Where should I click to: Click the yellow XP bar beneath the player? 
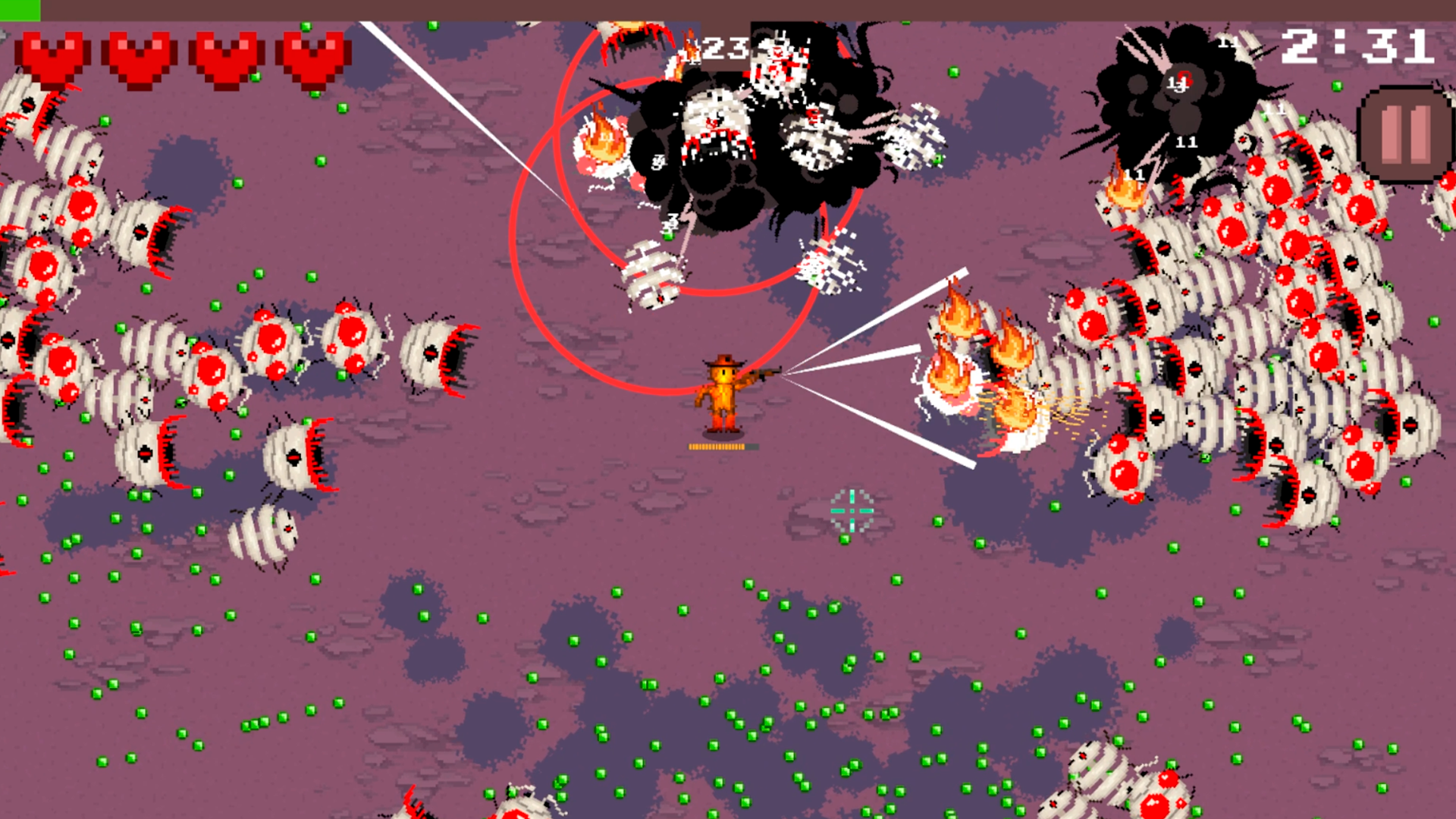(719, 447)
